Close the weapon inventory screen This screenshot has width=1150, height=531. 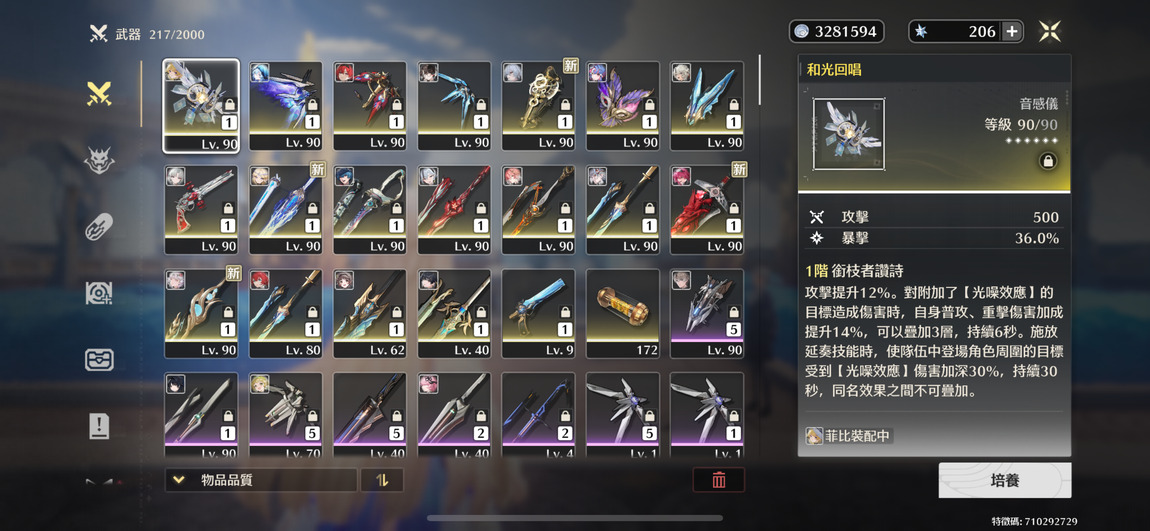pyautogui.click(x=1049, y=32)
